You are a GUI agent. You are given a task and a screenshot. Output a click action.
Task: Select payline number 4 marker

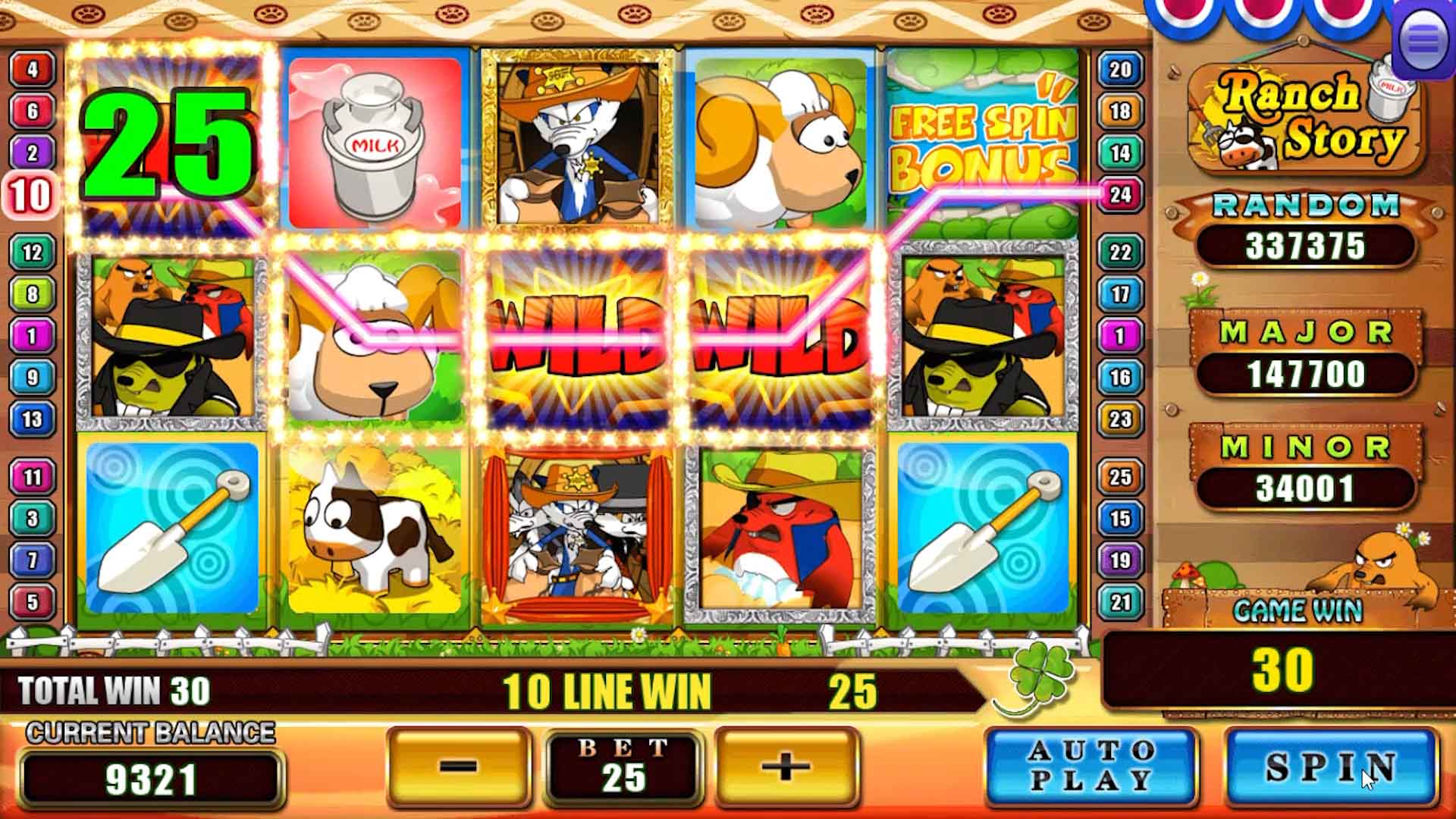pyautogui.click(x=32, y=70)
